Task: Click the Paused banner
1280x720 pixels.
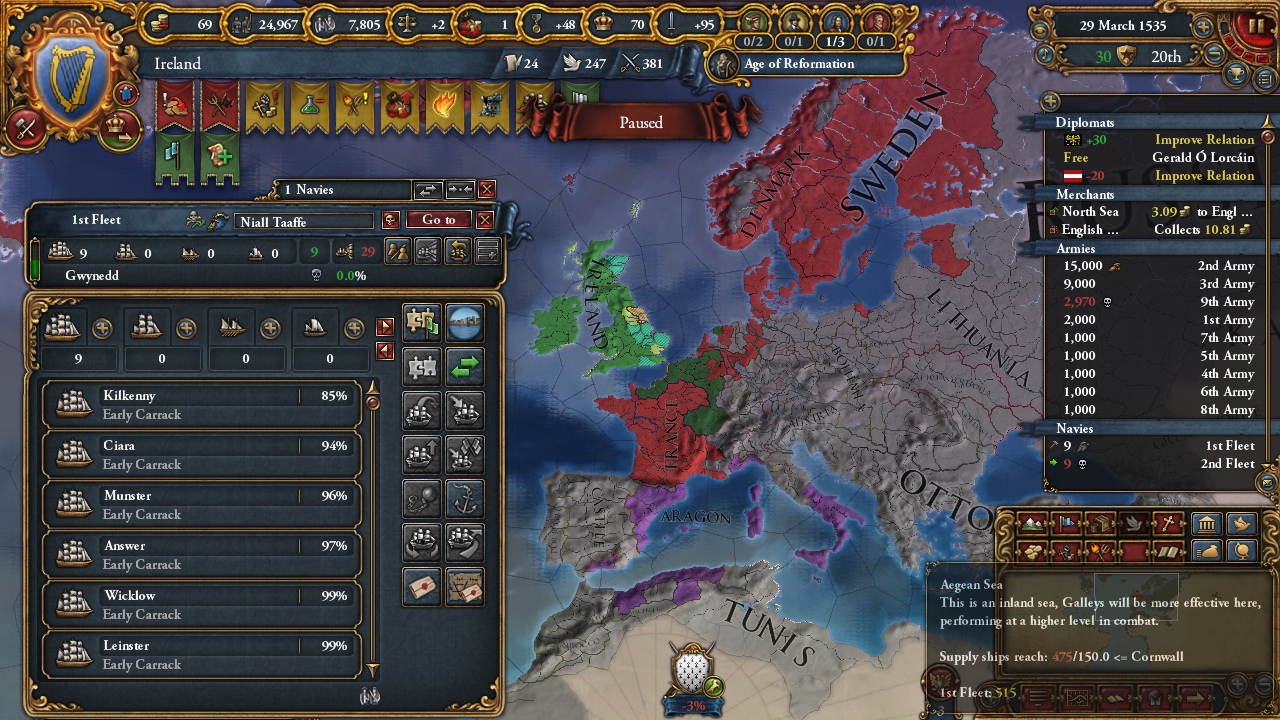Action: (x=641, y=123)
